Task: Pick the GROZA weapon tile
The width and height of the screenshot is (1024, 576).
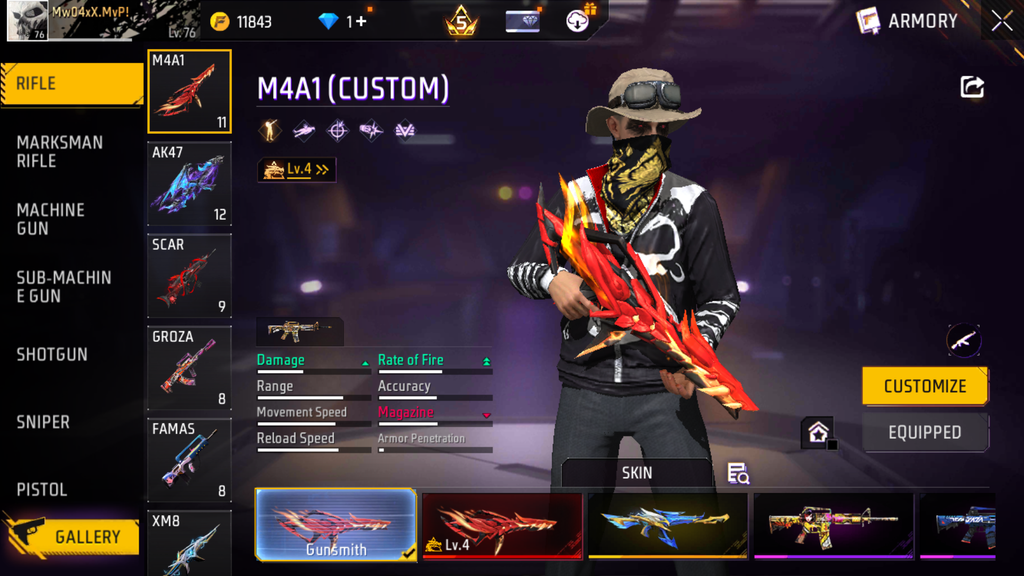Action: [x=189, y=368]
